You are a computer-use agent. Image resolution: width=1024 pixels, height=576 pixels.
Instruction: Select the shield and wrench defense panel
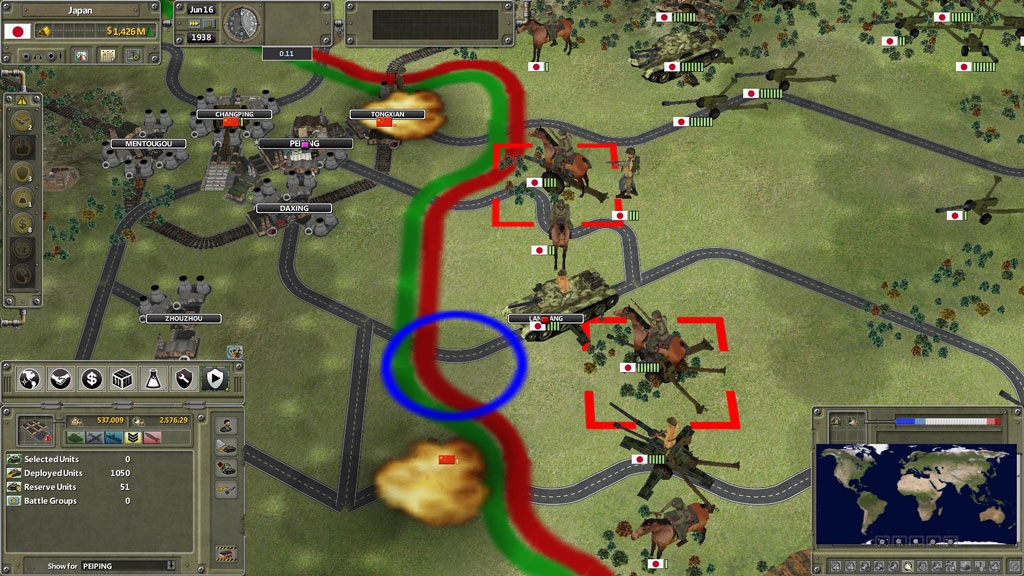pos(184,379)
